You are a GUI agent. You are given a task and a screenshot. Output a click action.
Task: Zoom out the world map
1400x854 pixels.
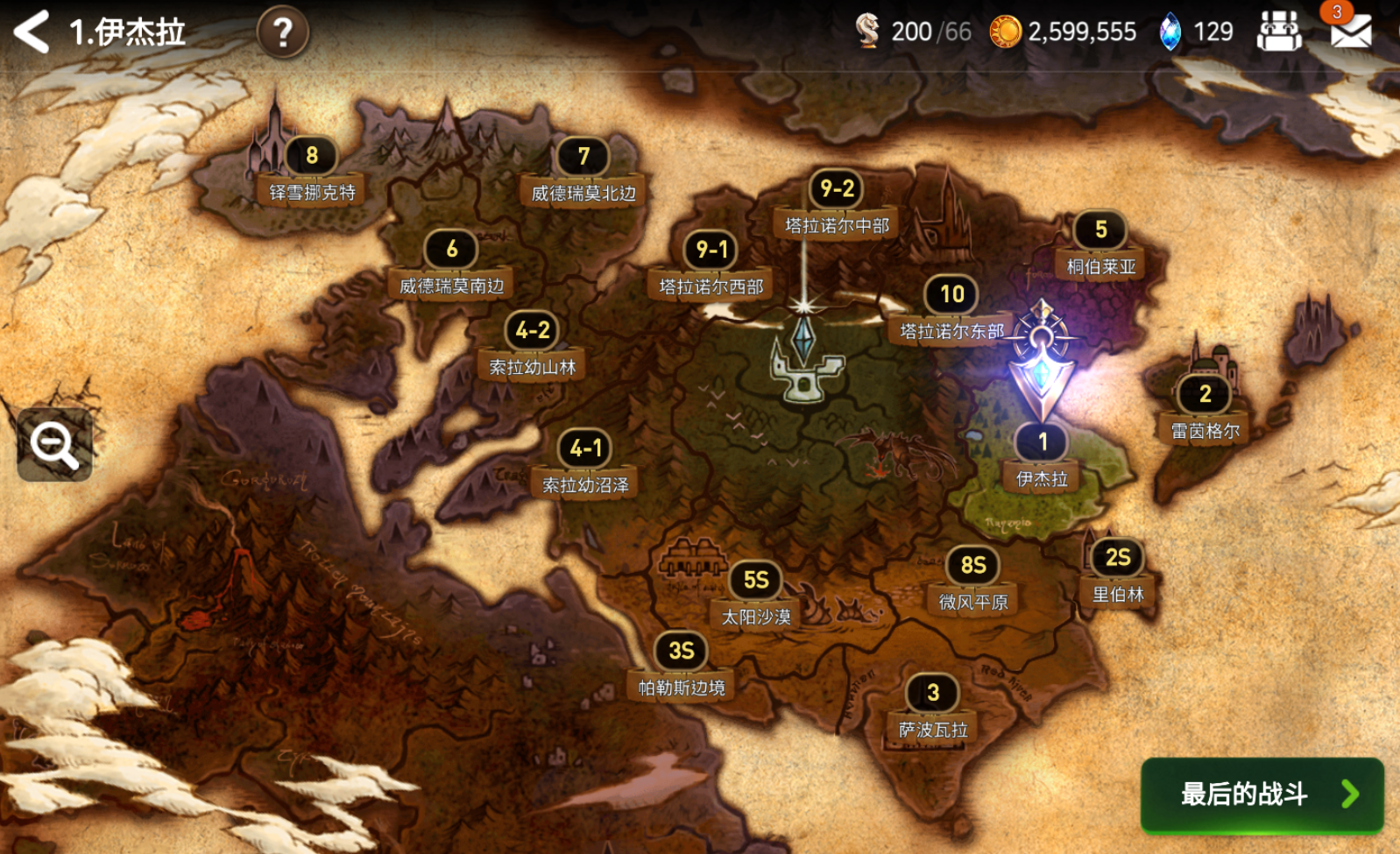(x=54, y=444)
